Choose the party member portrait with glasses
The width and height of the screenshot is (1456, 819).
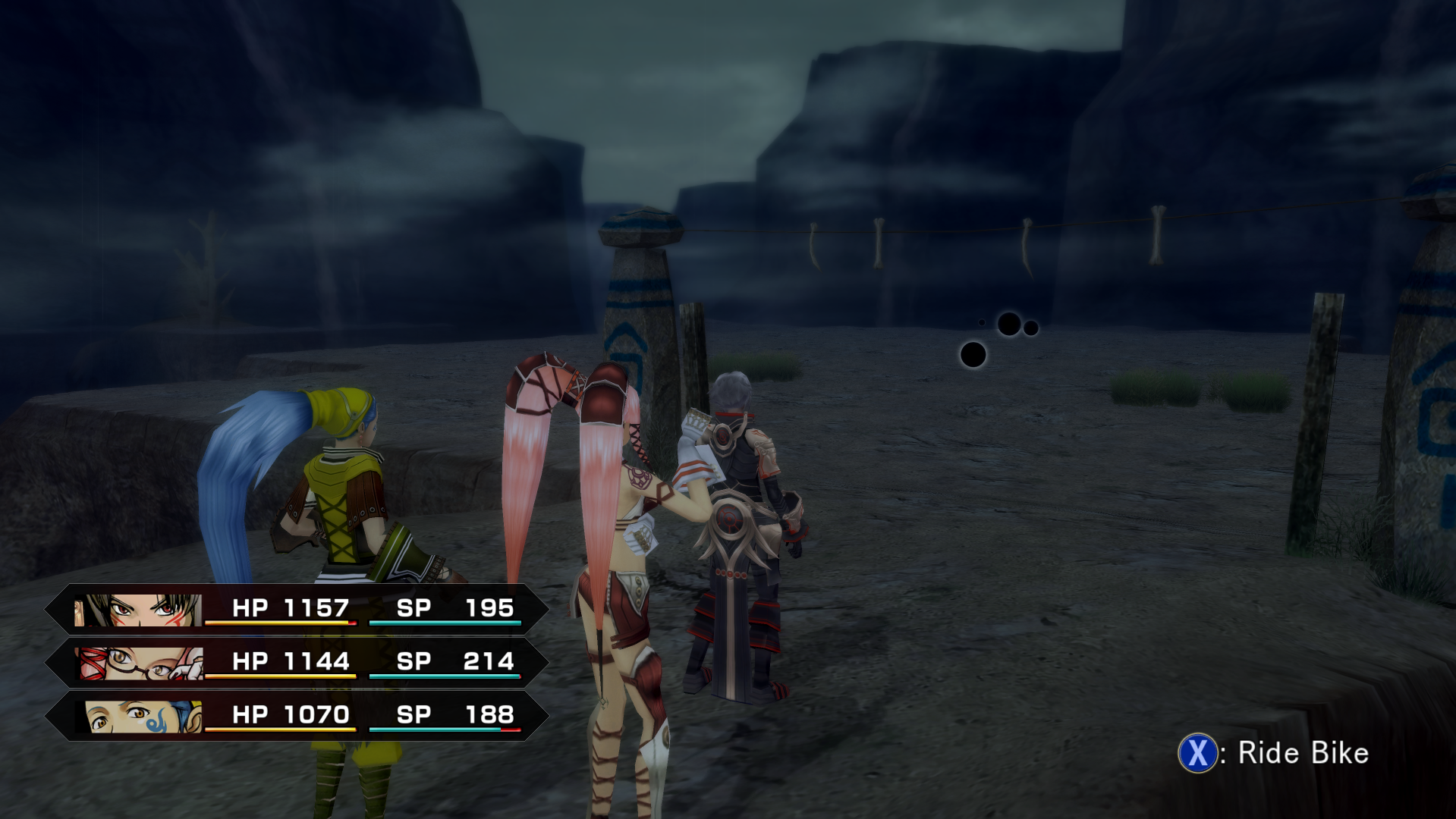(141, 664)
